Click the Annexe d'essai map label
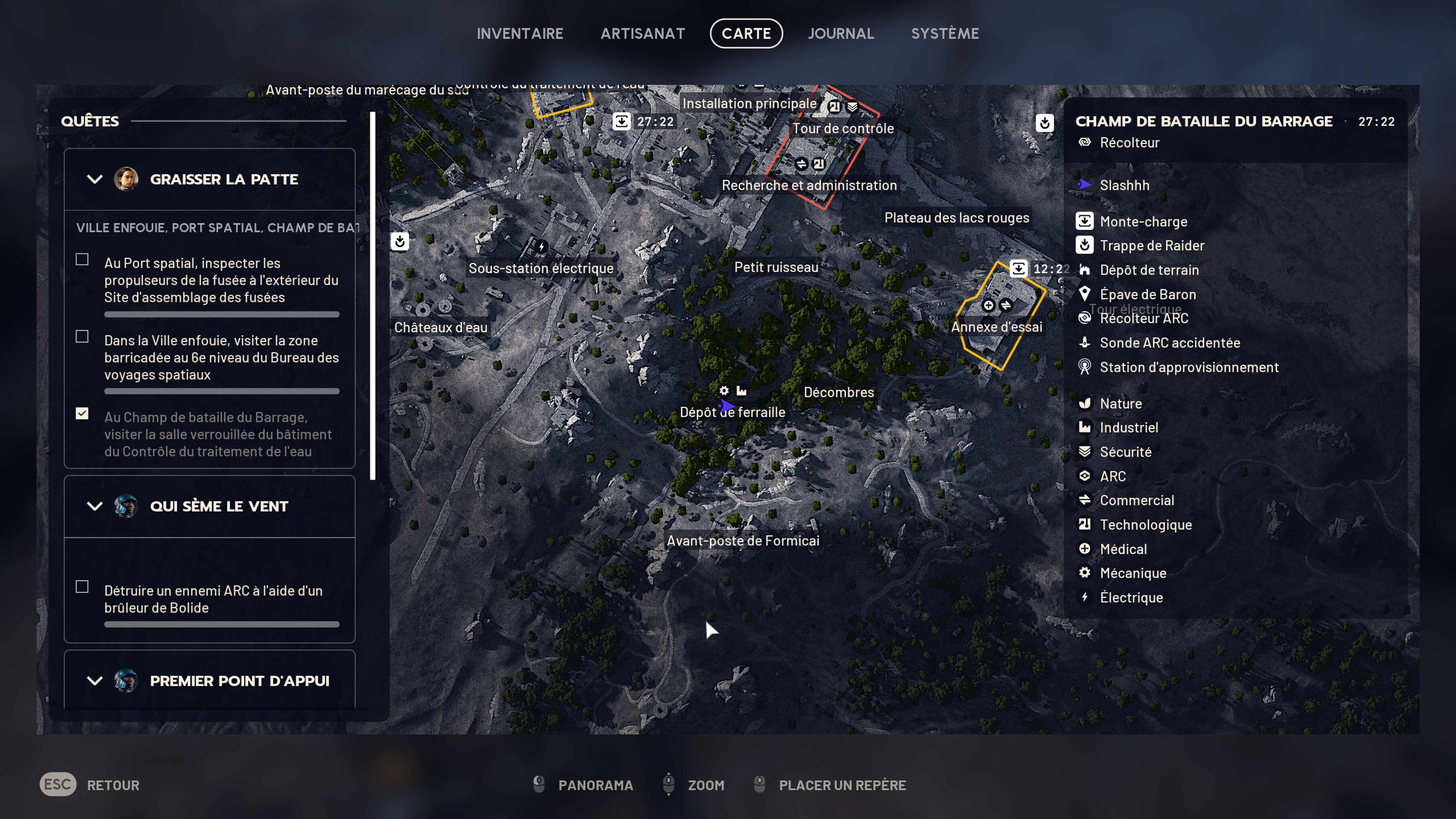 coord(996,327)
